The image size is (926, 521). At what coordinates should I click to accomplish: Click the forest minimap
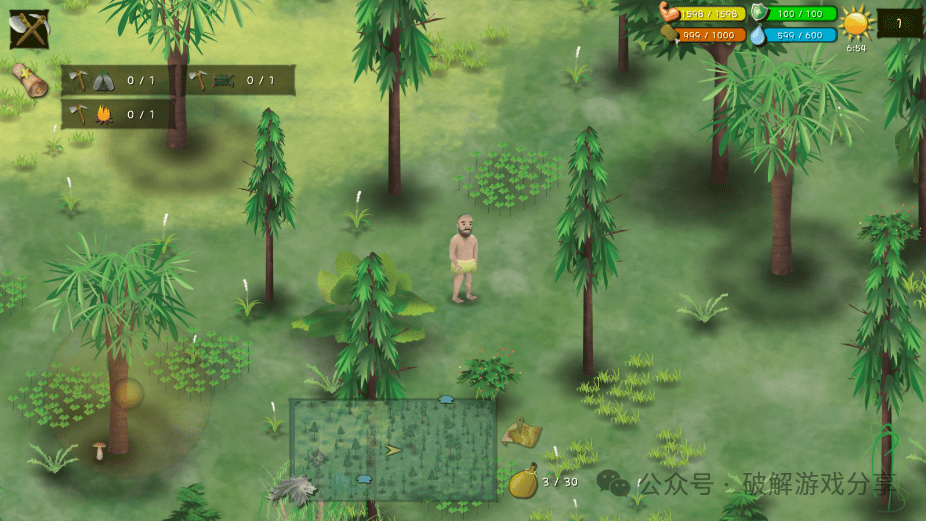pos(393,449)
